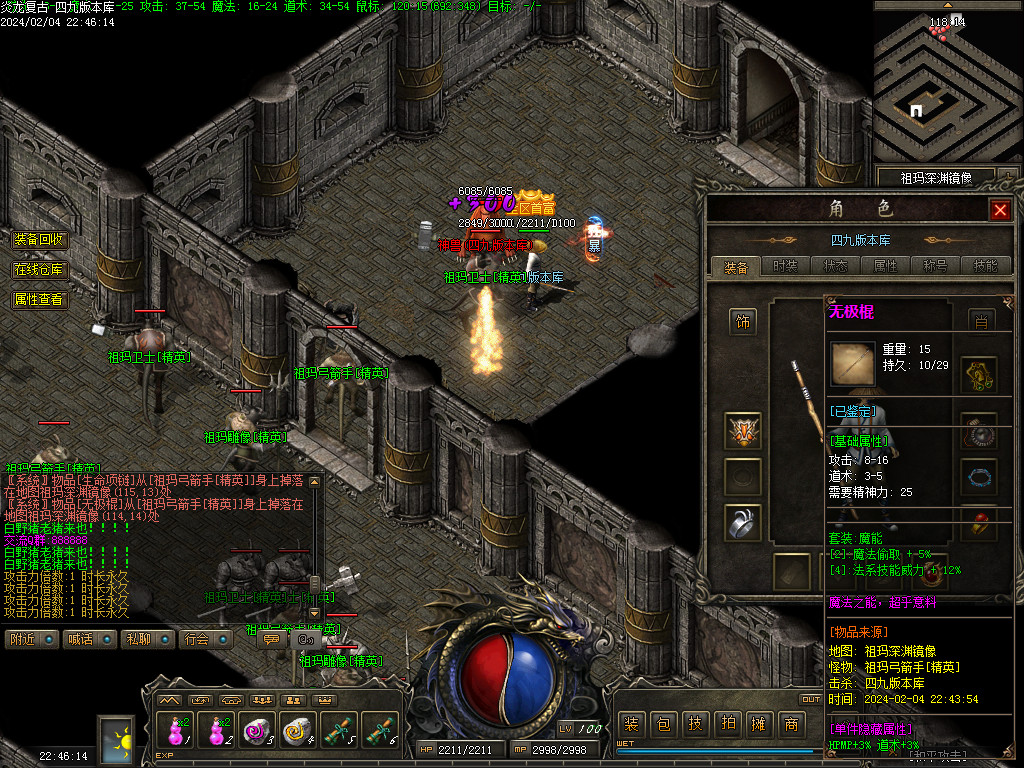
Task: Select the silver ring equipment slot
Action: click(x=742, y=524)
